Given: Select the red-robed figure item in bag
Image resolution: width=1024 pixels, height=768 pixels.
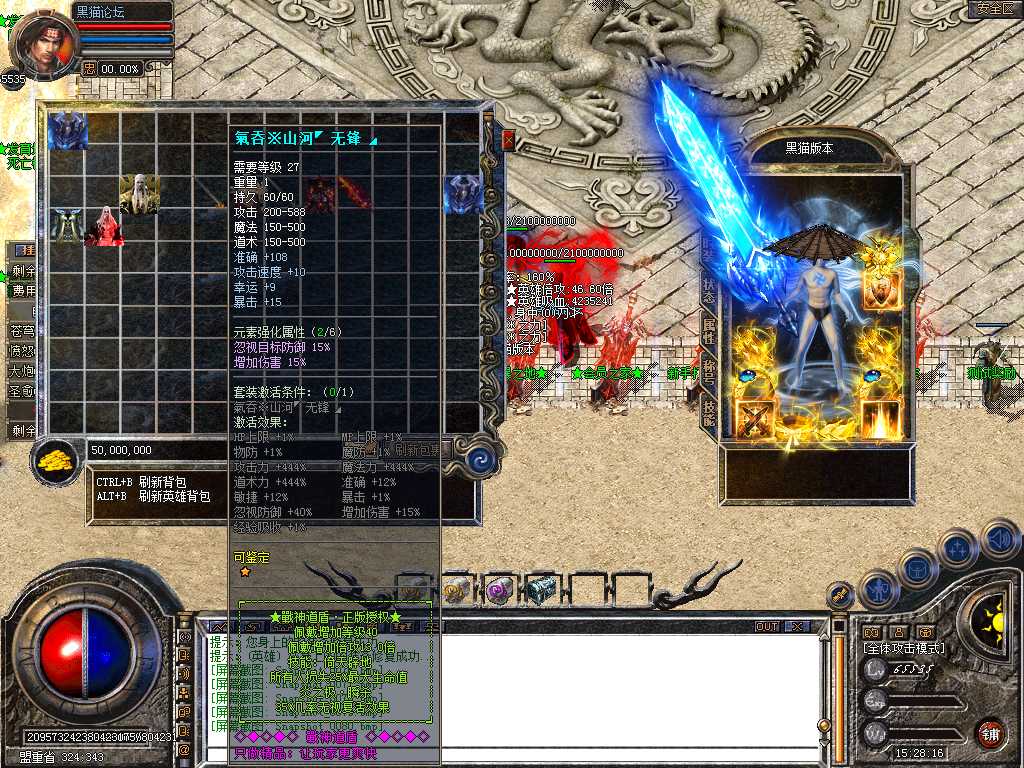Looking at the screenshot, I should coord(104,226).
